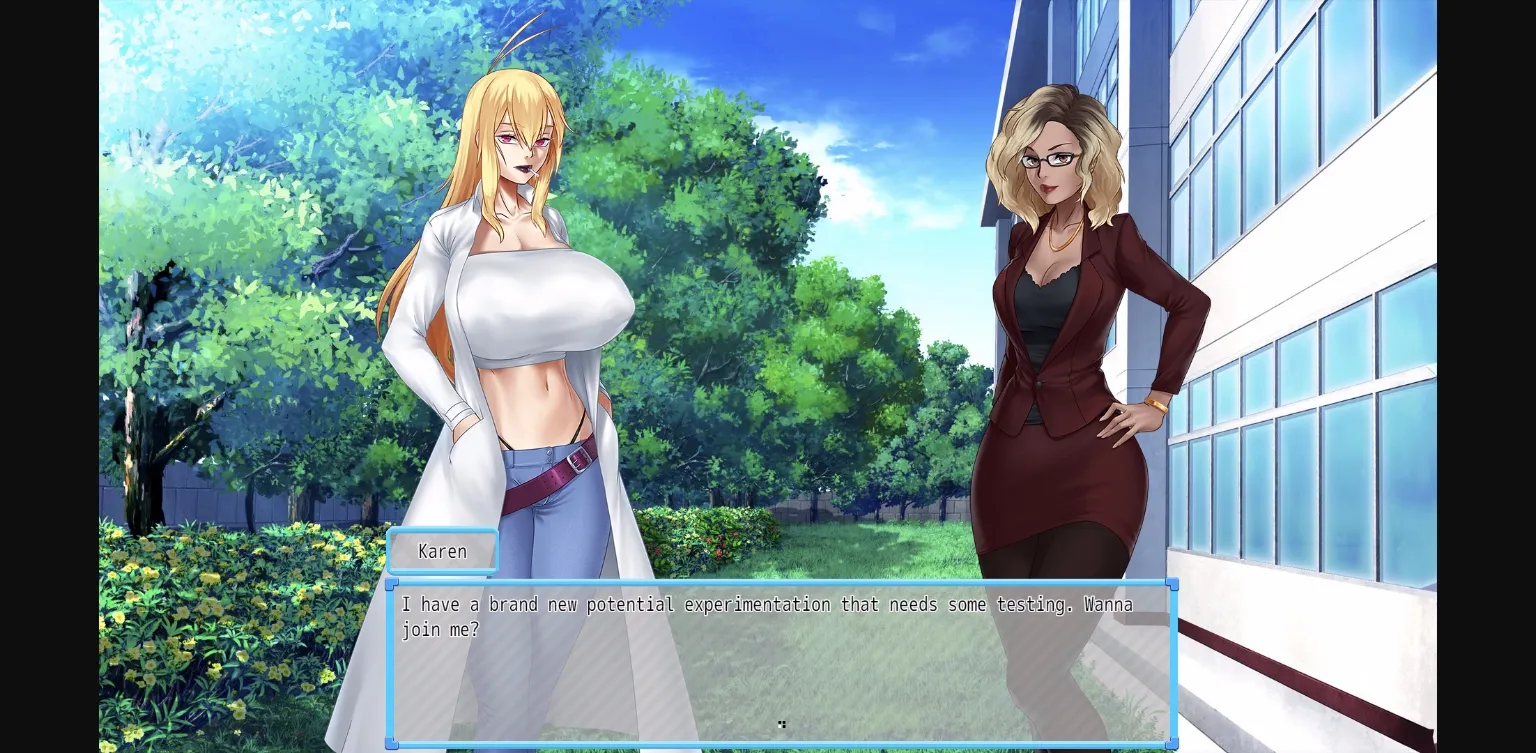This screenshot has width=1536, height=753.
Task: Click the bottom-left corner handle of the dialogue box
Action: pyautogui.click(x=392, y=744)
